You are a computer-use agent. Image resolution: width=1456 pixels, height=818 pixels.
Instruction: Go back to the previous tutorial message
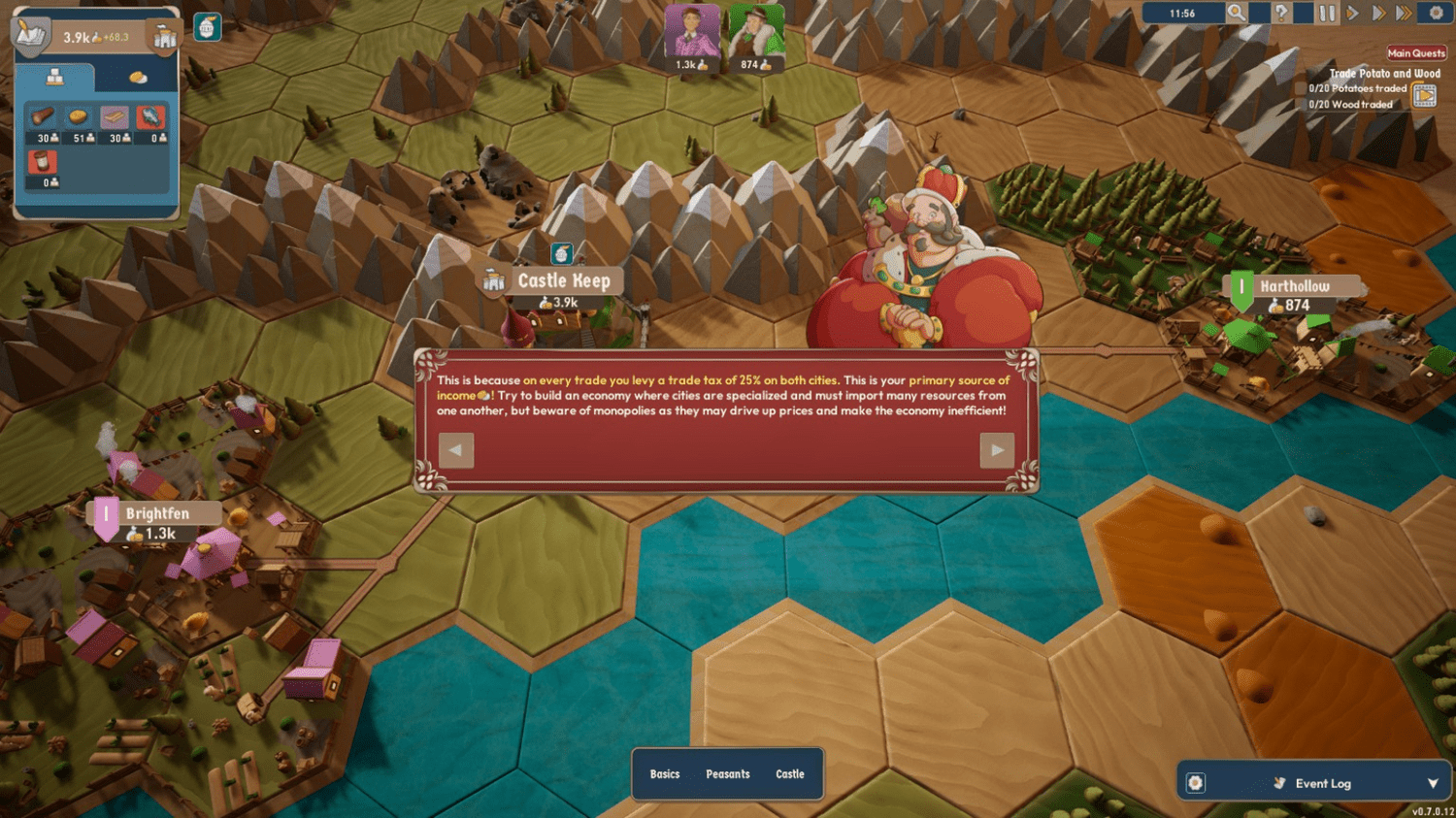tap(456, 450)
